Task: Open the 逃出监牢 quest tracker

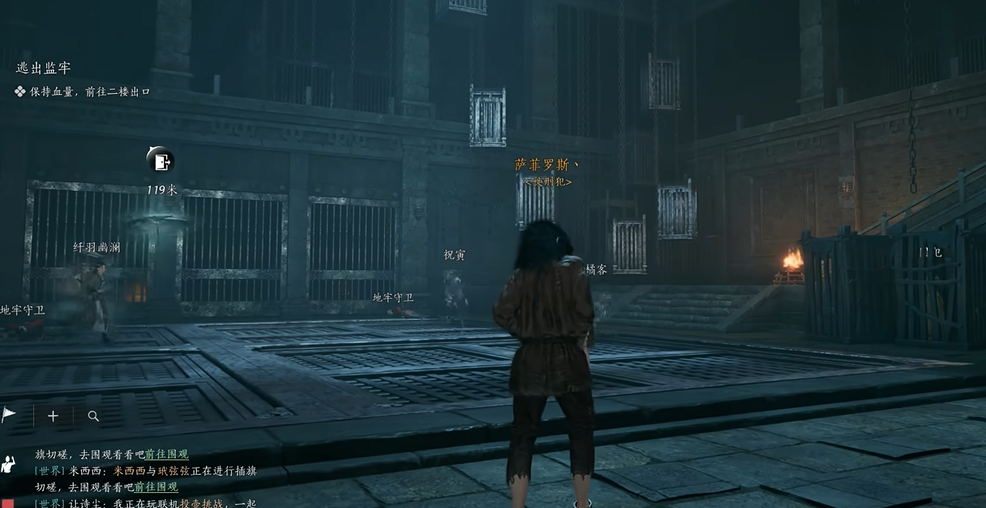Action: click(44, 68)
